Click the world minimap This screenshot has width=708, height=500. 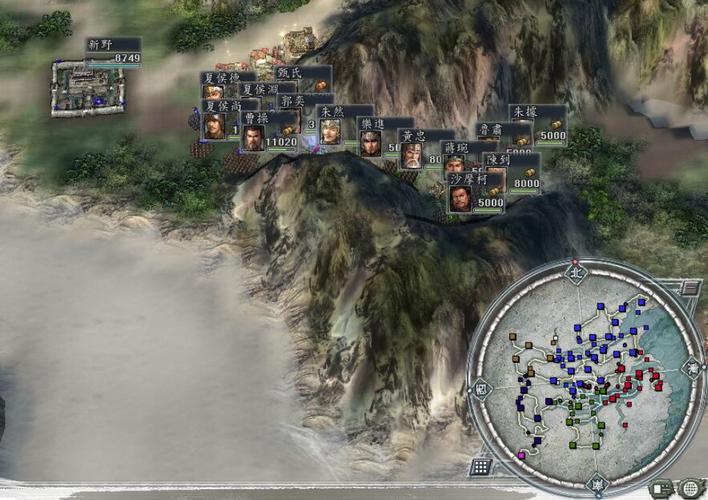pyautogui.click(x=582, y=375)
